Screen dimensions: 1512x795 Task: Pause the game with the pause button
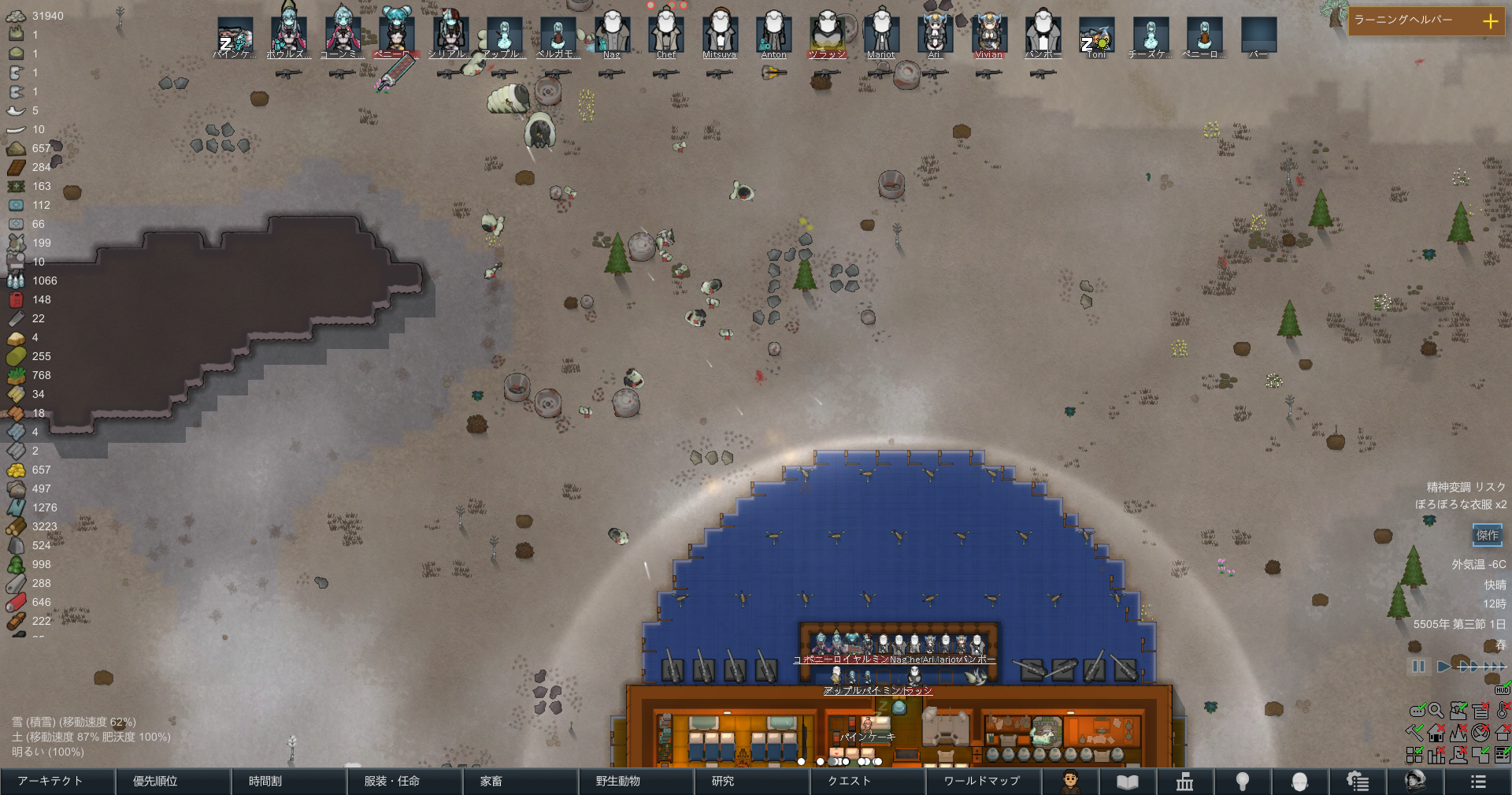[1418, 667]
